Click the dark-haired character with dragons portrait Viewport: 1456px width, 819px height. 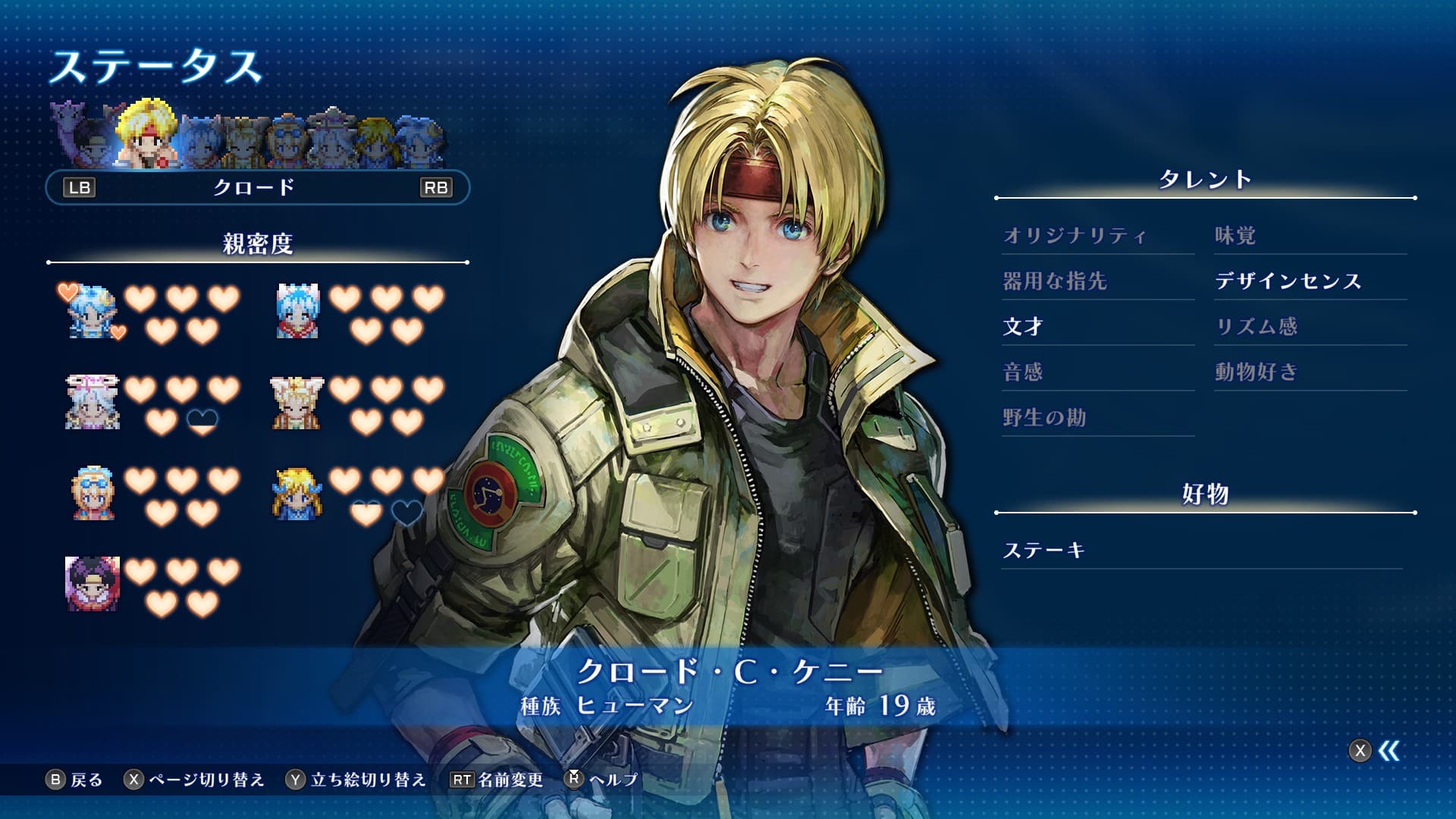point(93,583)
